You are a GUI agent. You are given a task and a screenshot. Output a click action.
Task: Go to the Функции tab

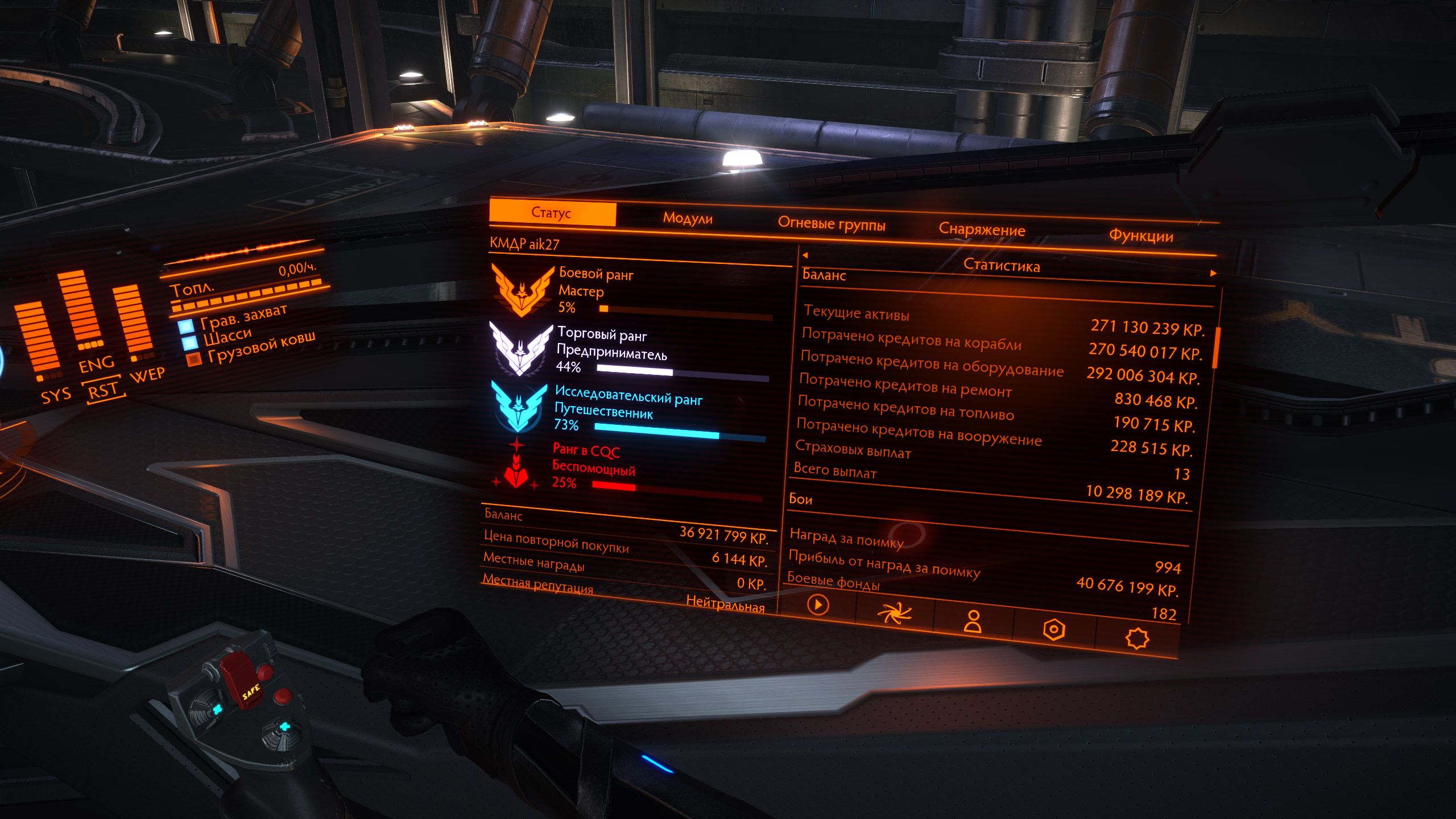[1141, 236]
